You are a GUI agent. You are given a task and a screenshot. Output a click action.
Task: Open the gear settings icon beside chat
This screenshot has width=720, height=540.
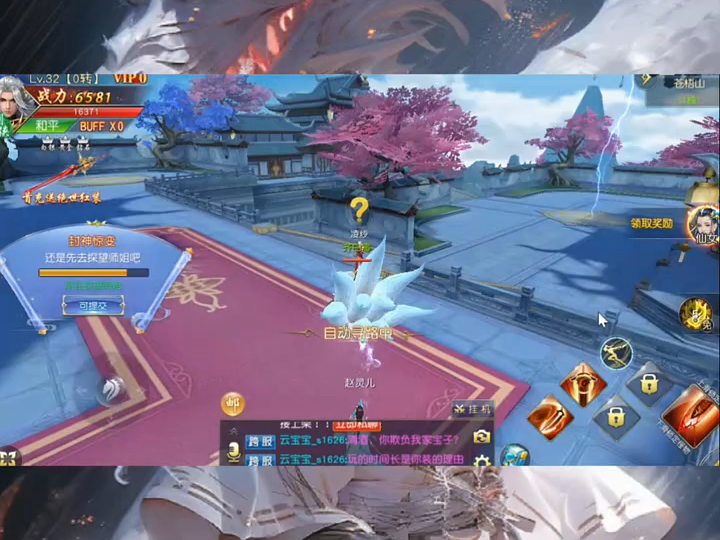coord(482,460)
